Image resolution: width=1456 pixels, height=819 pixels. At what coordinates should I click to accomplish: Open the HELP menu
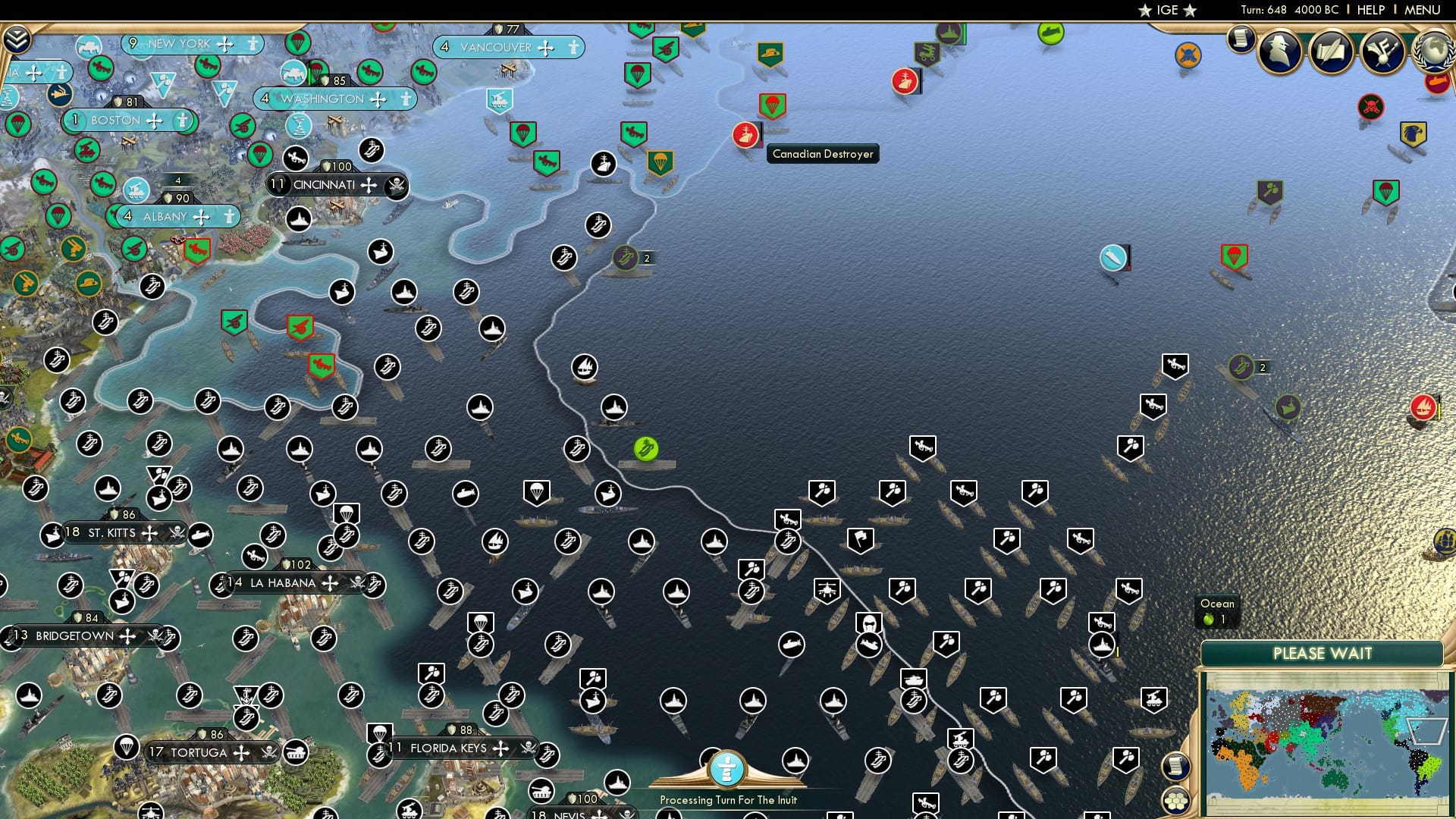1373,10
